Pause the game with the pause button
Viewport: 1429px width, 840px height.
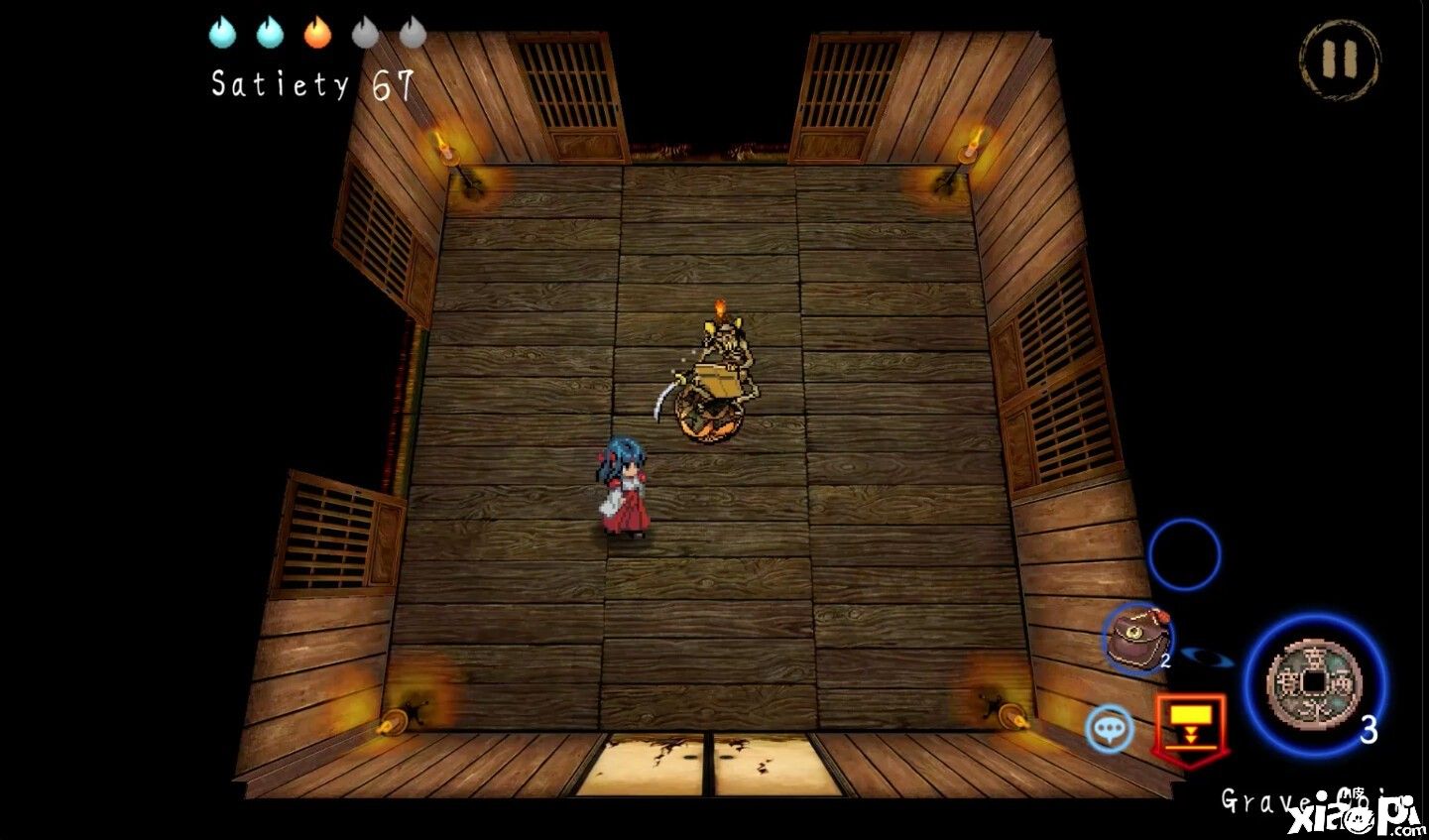[1339, 59]
